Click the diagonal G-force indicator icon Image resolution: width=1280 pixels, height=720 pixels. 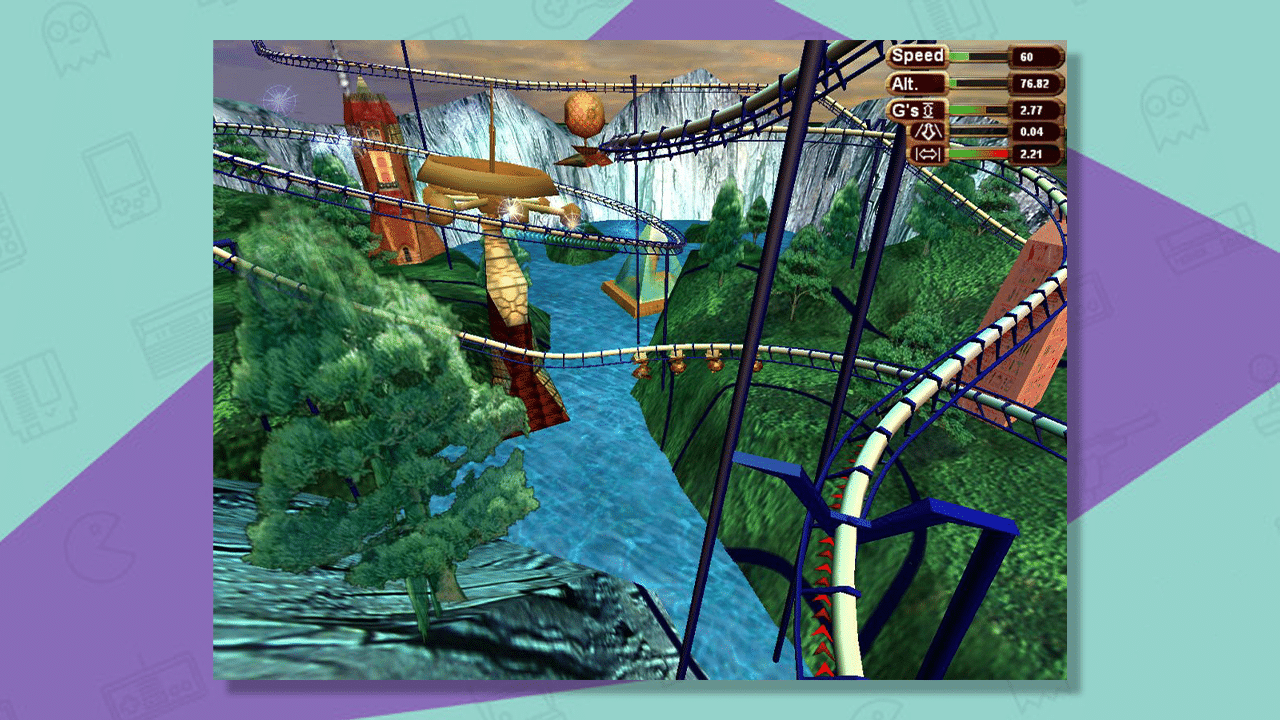tap(930, 131)
